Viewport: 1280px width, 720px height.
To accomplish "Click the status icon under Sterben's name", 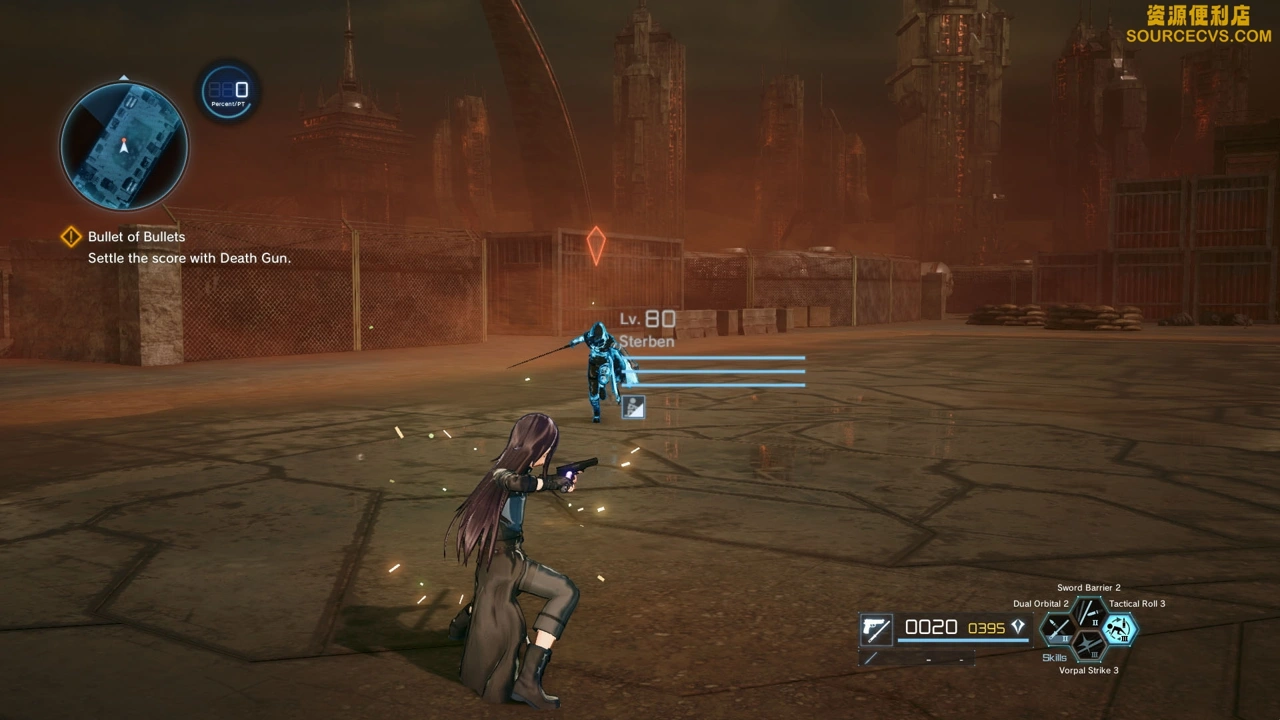I will (x=633, y=406).
